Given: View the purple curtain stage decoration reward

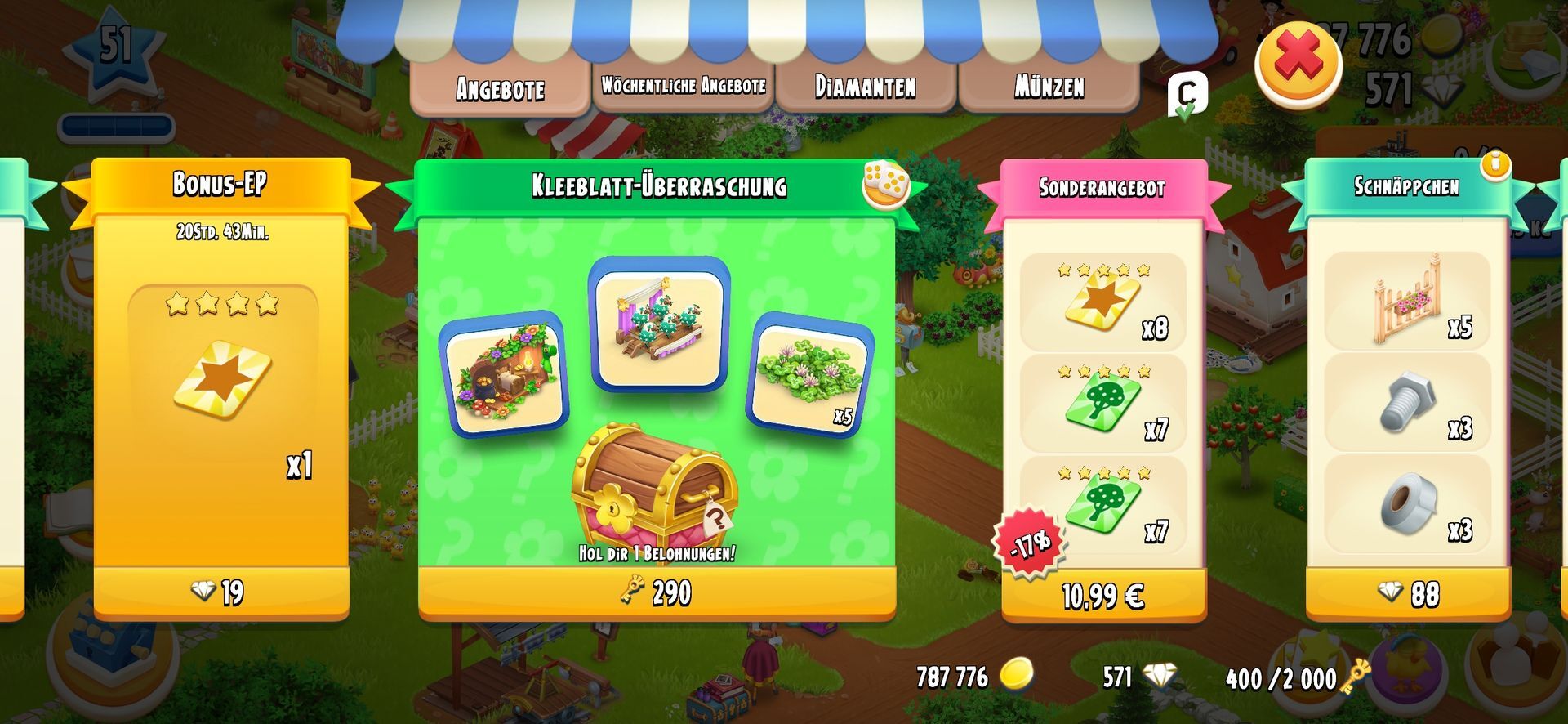Looking at the screenshot, I should pyautogui.click(x=658, y=324).
